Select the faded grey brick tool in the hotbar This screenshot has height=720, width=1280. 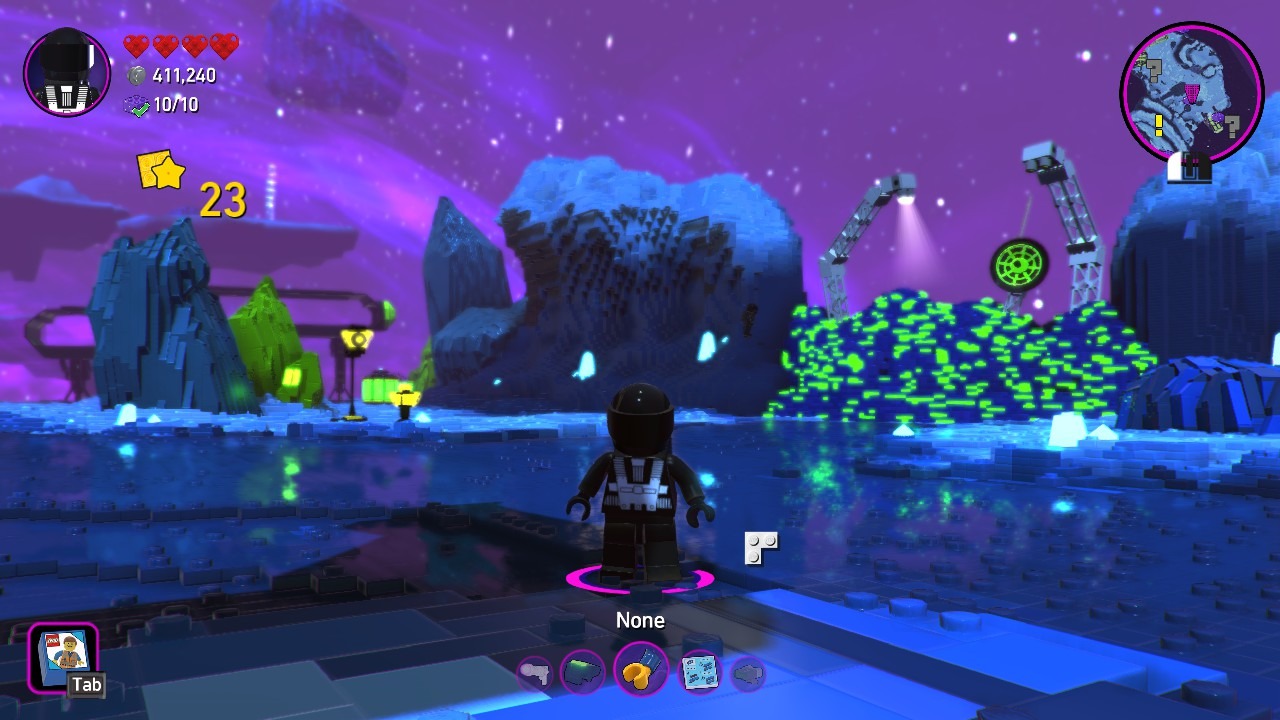tap(747, 673)
